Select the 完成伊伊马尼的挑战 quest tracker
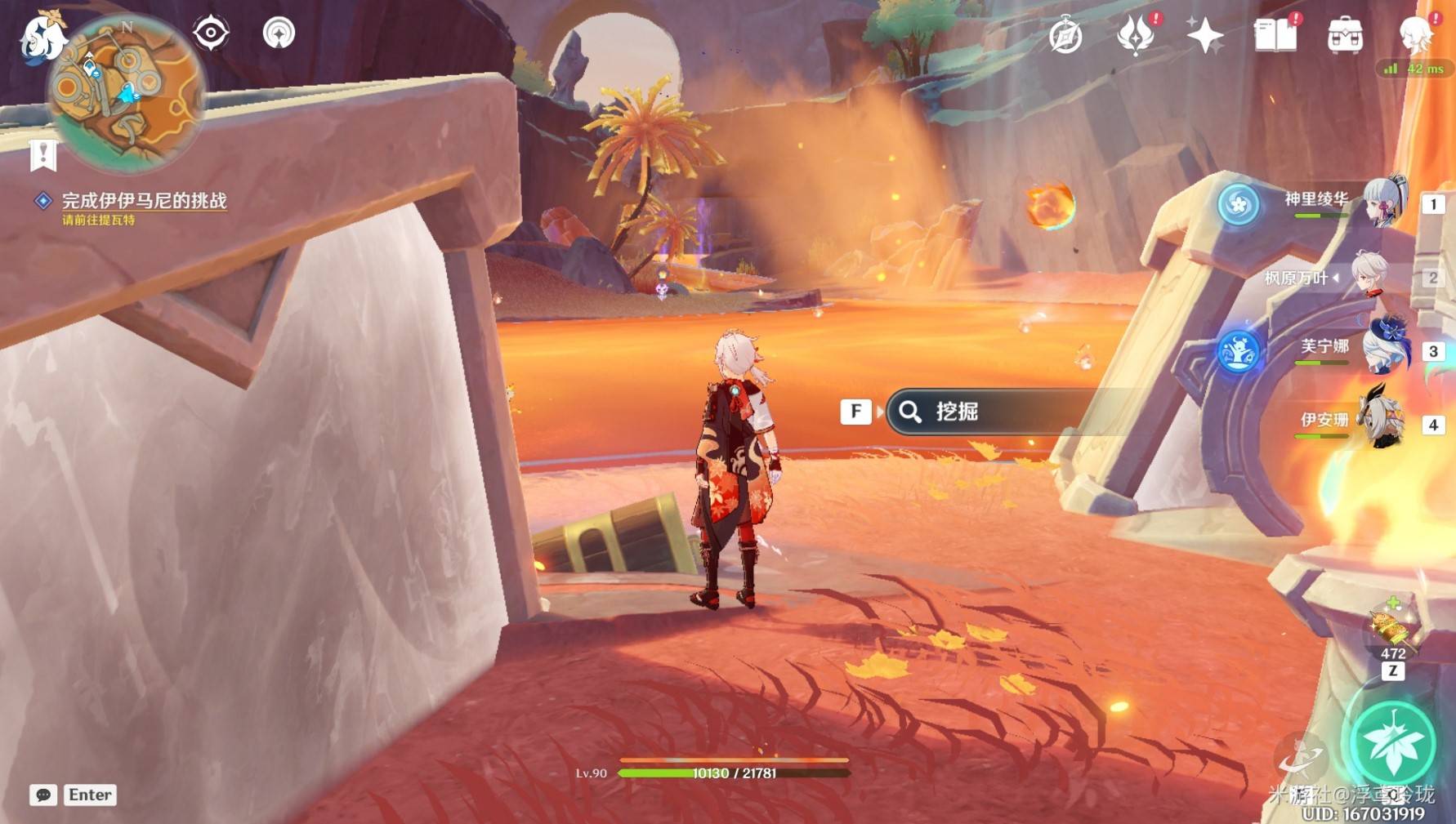This screenshot has width=1456, height=824. coord(144,201)
